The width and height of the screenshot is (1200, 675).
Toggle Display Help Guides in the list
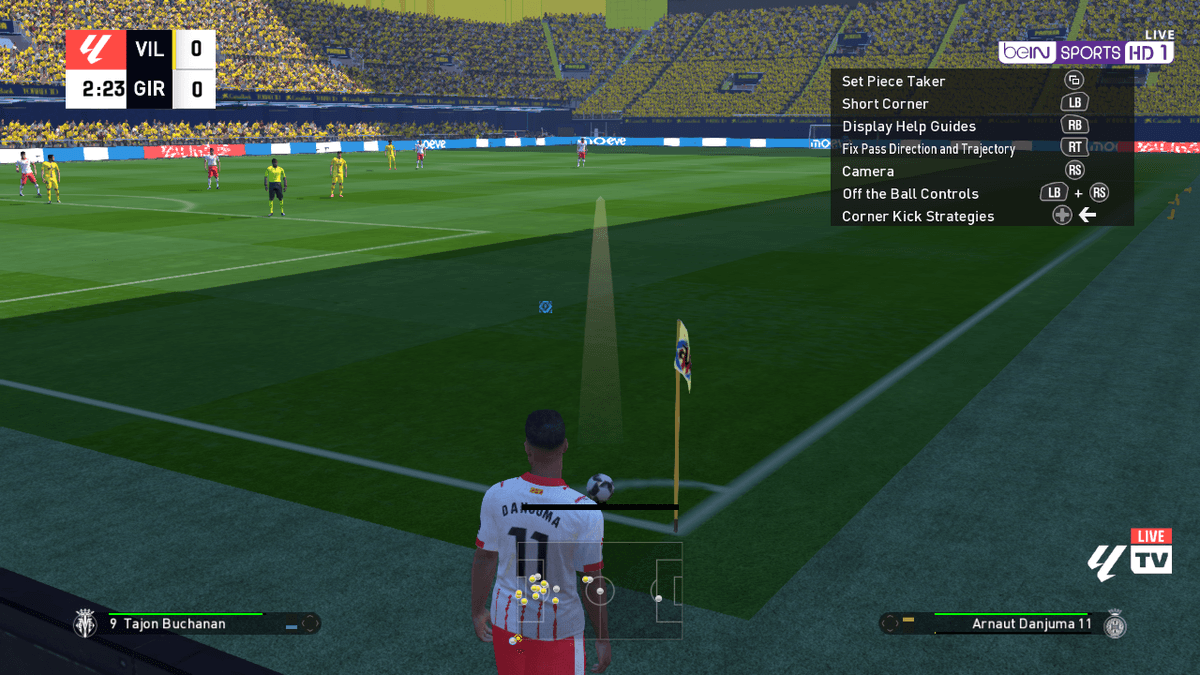point(908,126)
